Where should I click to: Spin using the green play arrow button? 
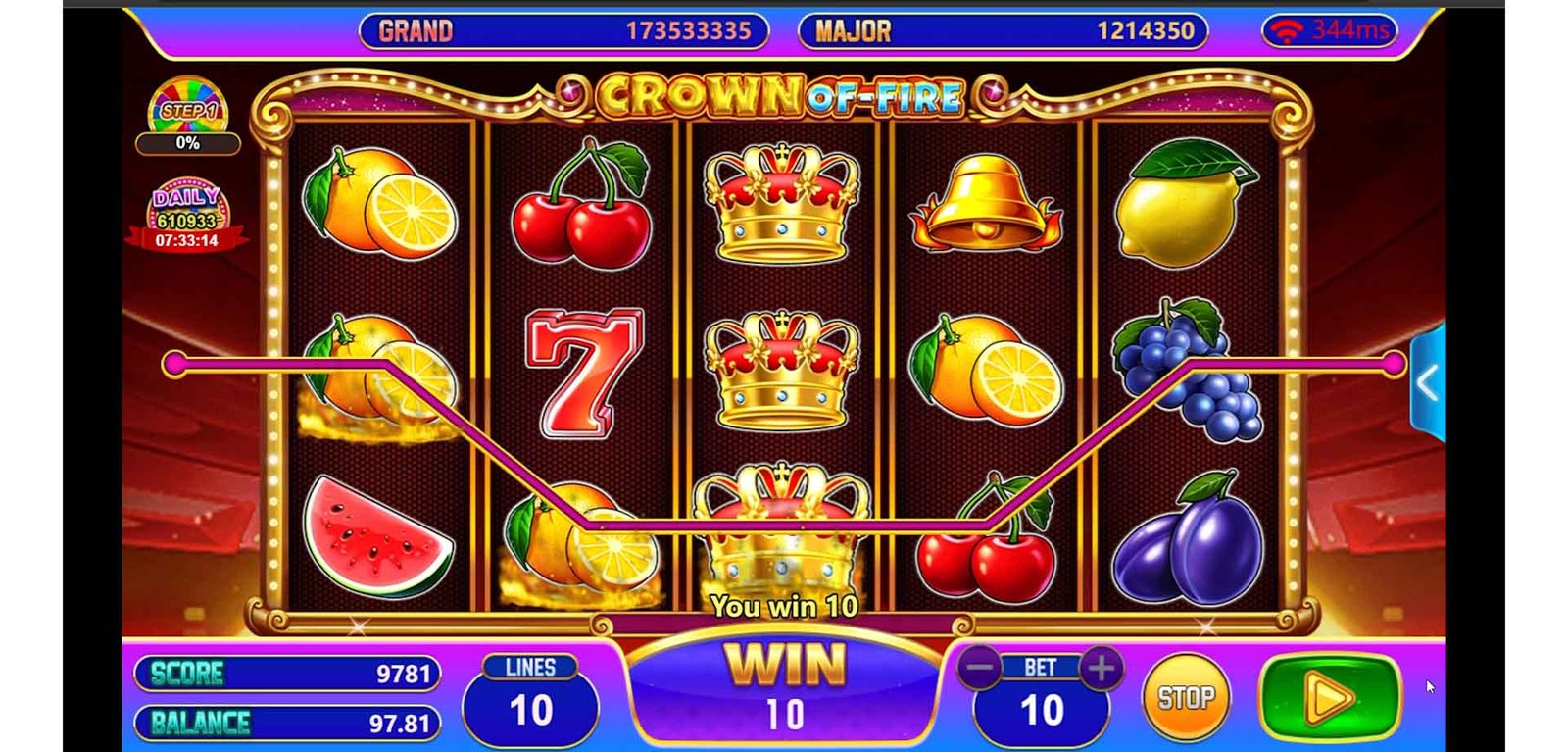(1330, 697)
